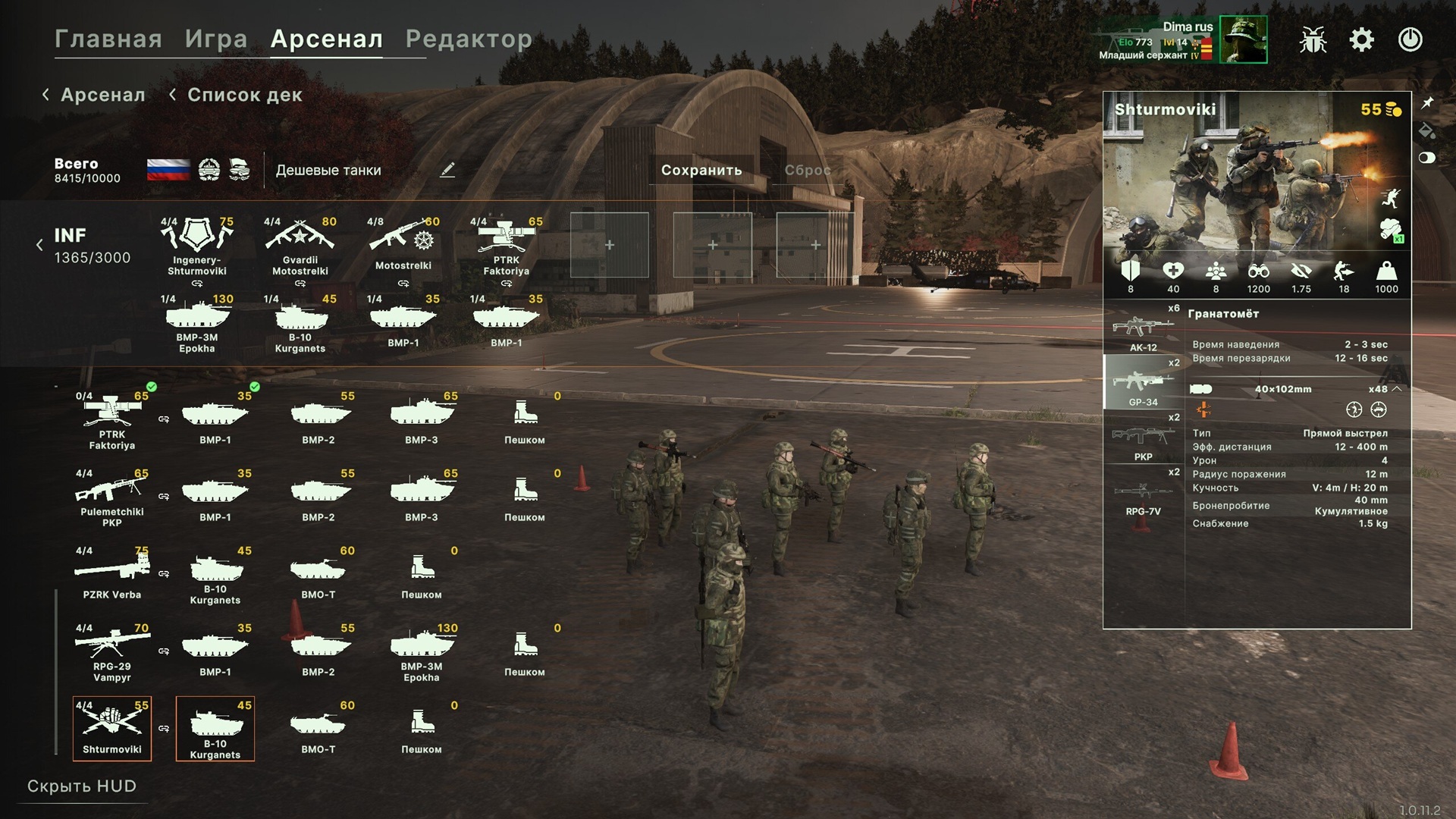Choose BMP-3M Epokha transport for RPG-29
Screen dimensions: 1456x819
422,652
